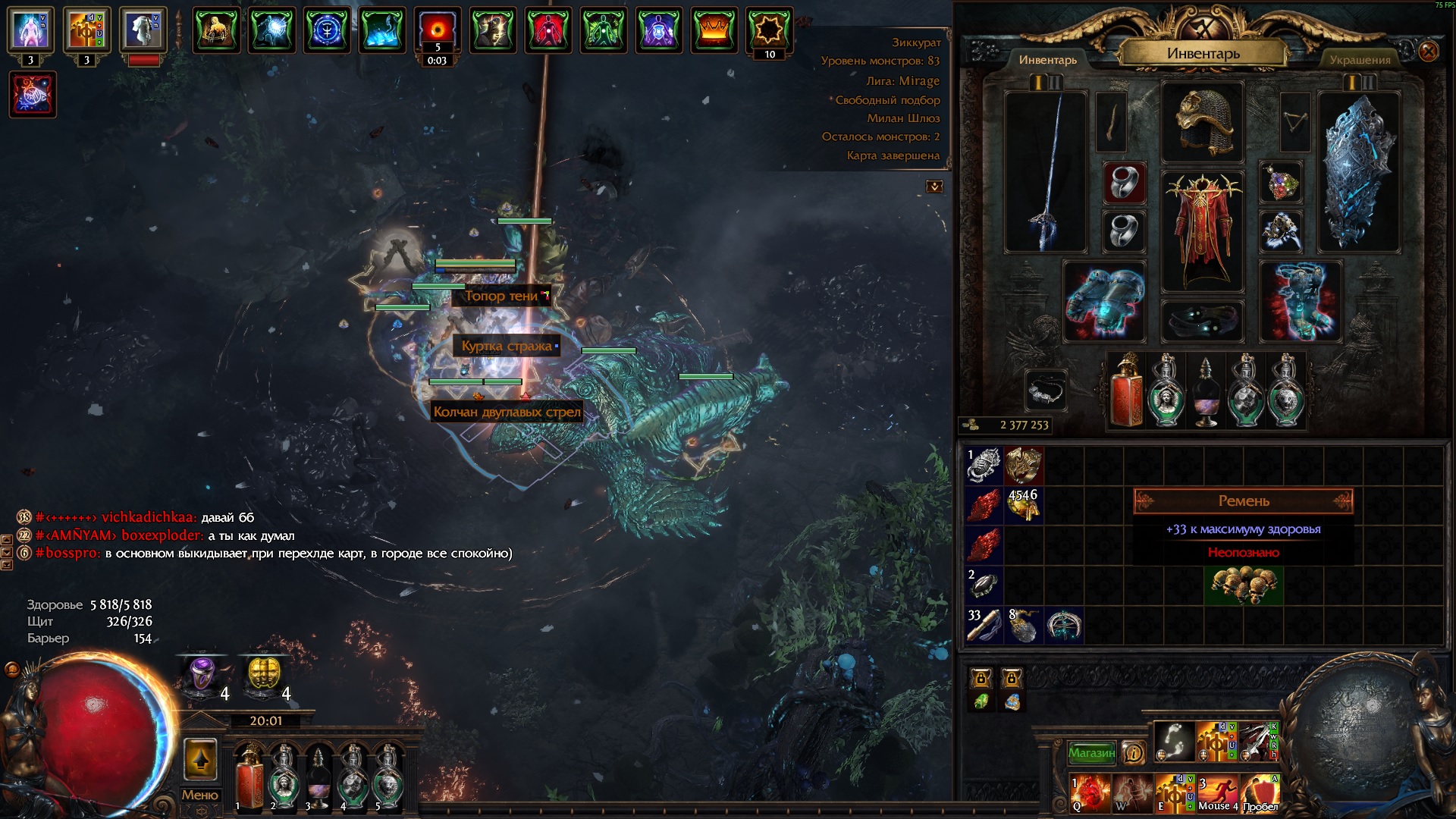Pick the skull belt item in inventory
The height and width of the screenshot is (819, 1456).
click(x=1244, y=585)
